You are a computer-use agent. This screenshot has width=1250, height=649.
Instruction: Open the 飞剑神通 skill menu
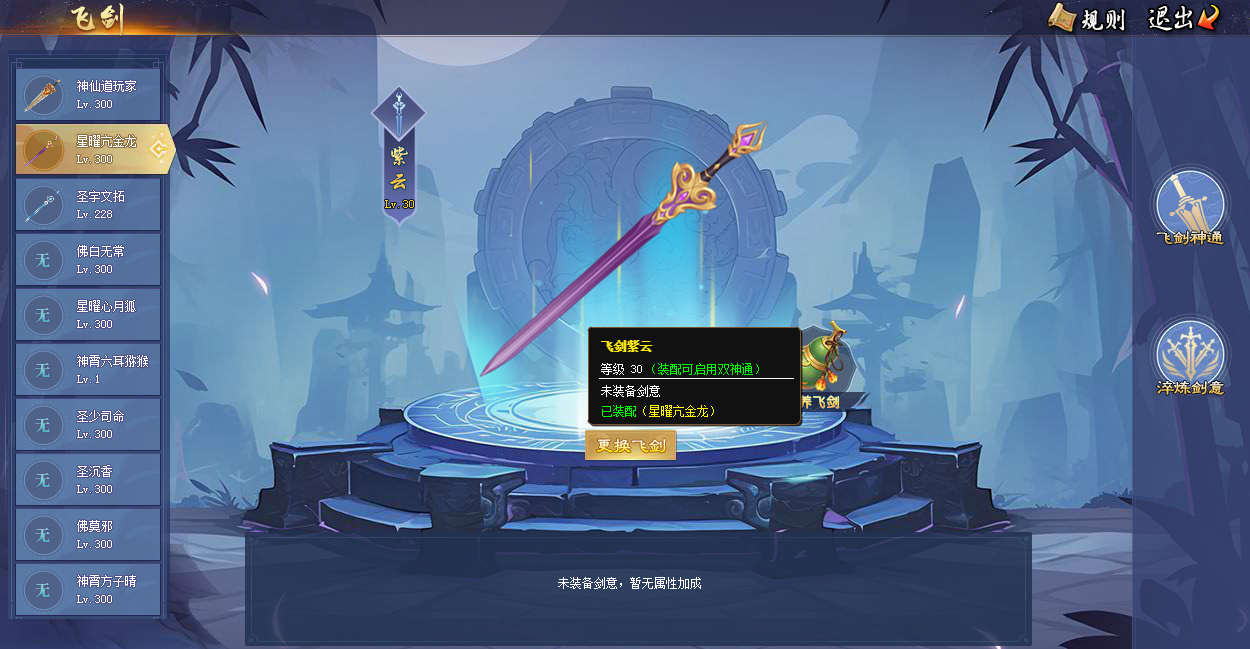pyautogui.click(x=1190, y=208)
